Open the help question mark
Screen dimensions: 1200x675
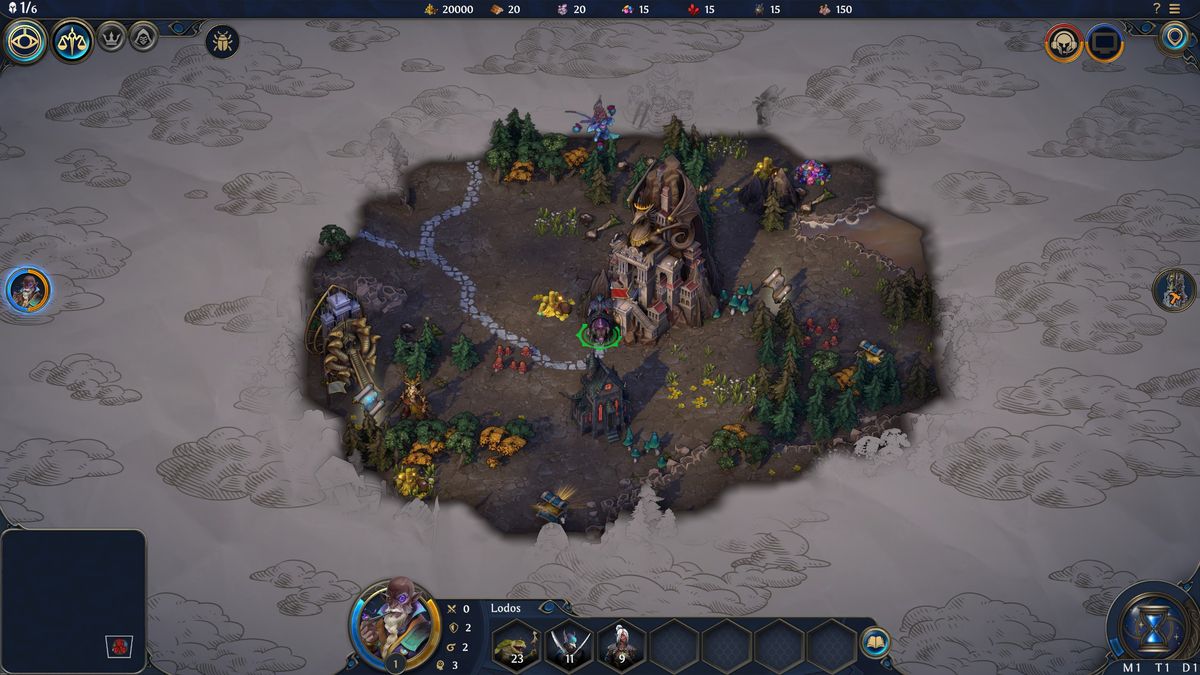[x=1157, y=8]
